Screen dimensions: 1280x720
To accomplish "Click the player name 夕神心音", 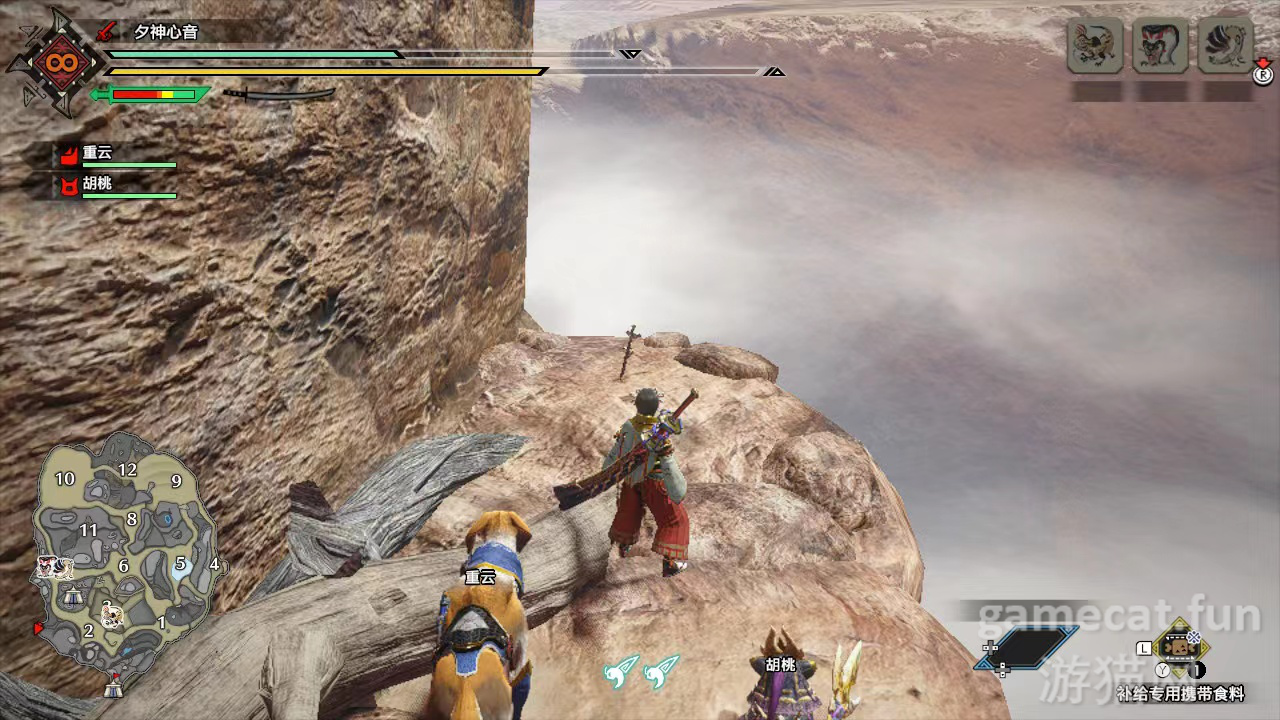I will (166, 32).
